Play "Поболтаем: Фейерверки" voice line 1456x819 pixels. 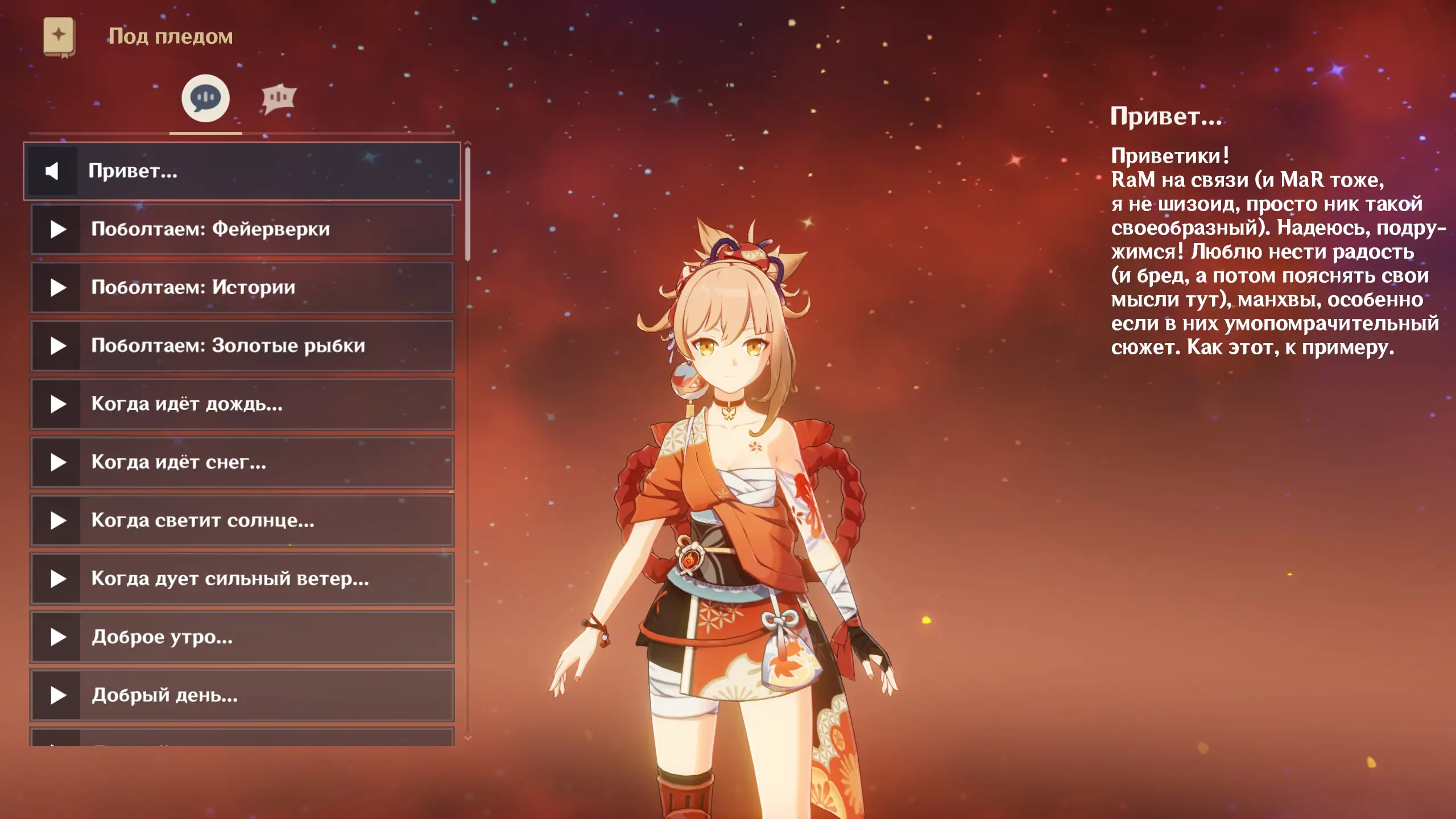pos(242,229)
